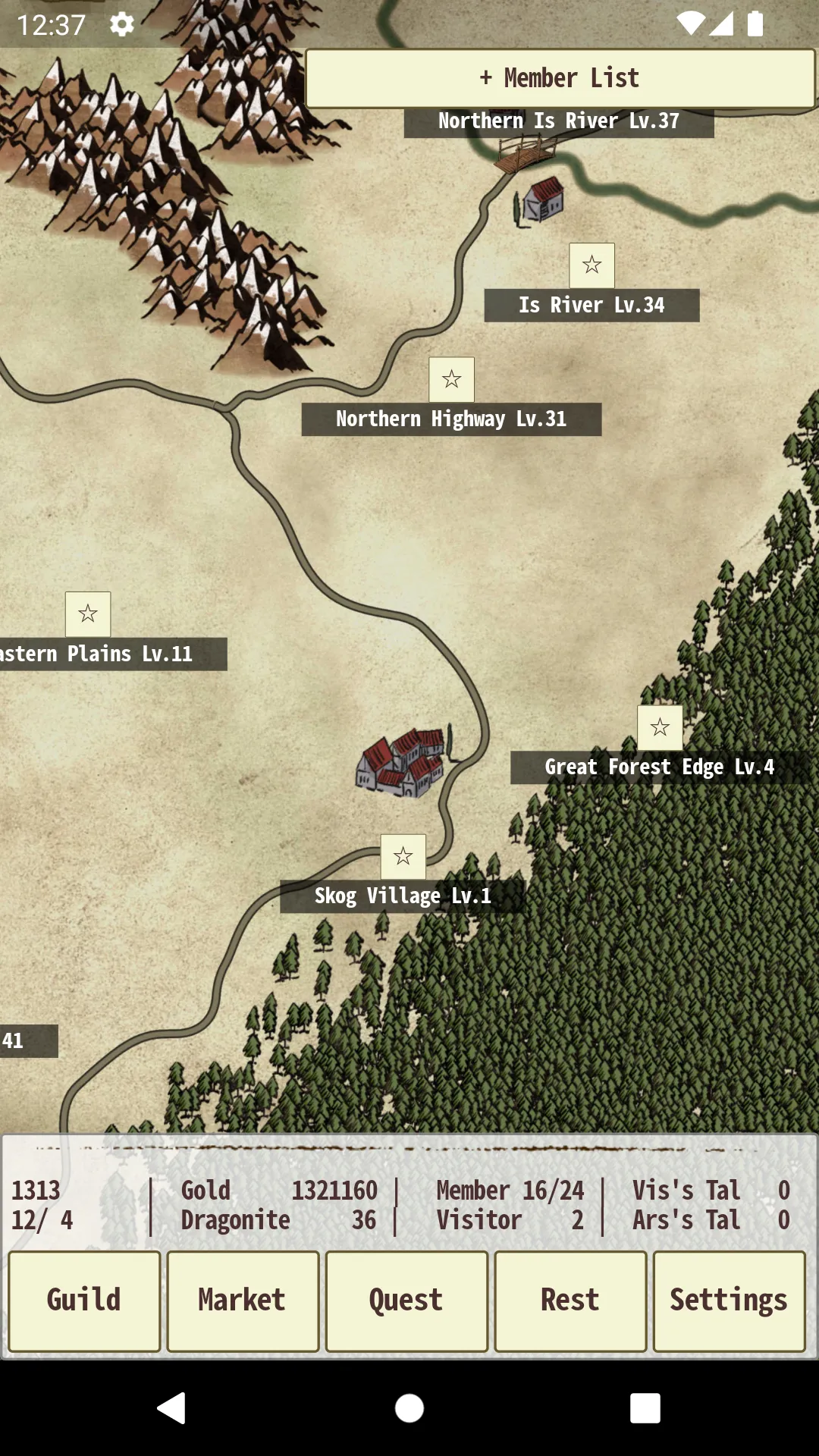This screenshot has width=819, height=1456.
Task: Open the Quest menu
Action: [x=406, y=1301]
